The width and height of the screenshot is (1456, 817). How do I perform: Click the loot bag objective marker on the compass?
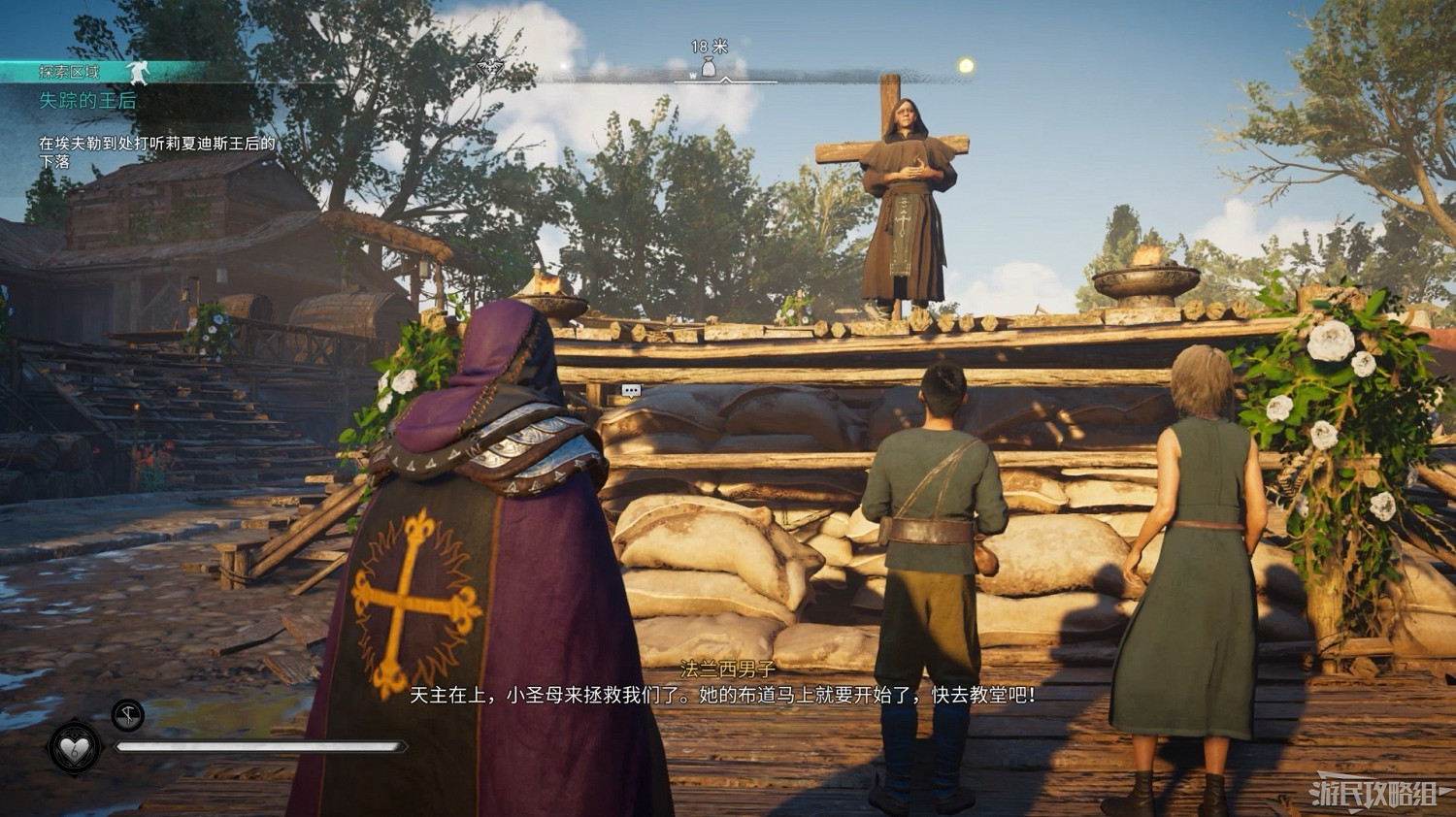[x=708, y=67]
